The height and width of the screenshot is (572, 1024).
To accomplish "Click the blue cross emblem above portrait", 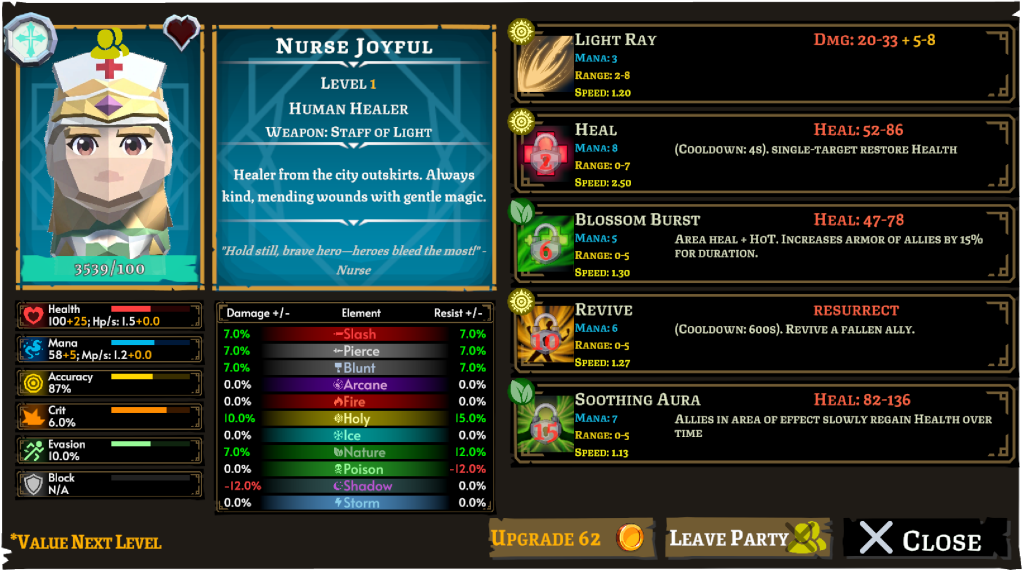I will pos(31,38).
